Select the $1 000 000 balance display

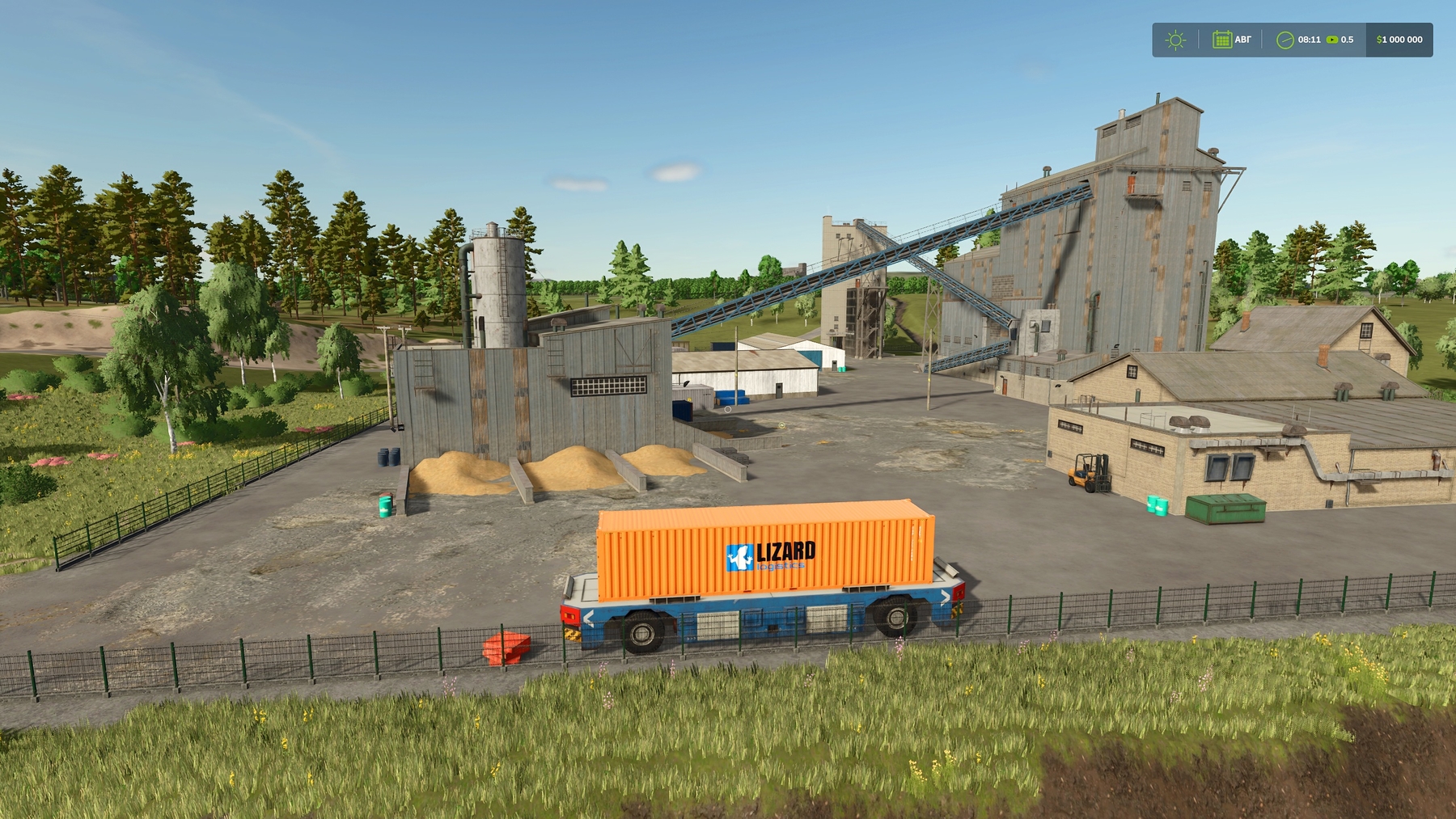[1400, 39]
